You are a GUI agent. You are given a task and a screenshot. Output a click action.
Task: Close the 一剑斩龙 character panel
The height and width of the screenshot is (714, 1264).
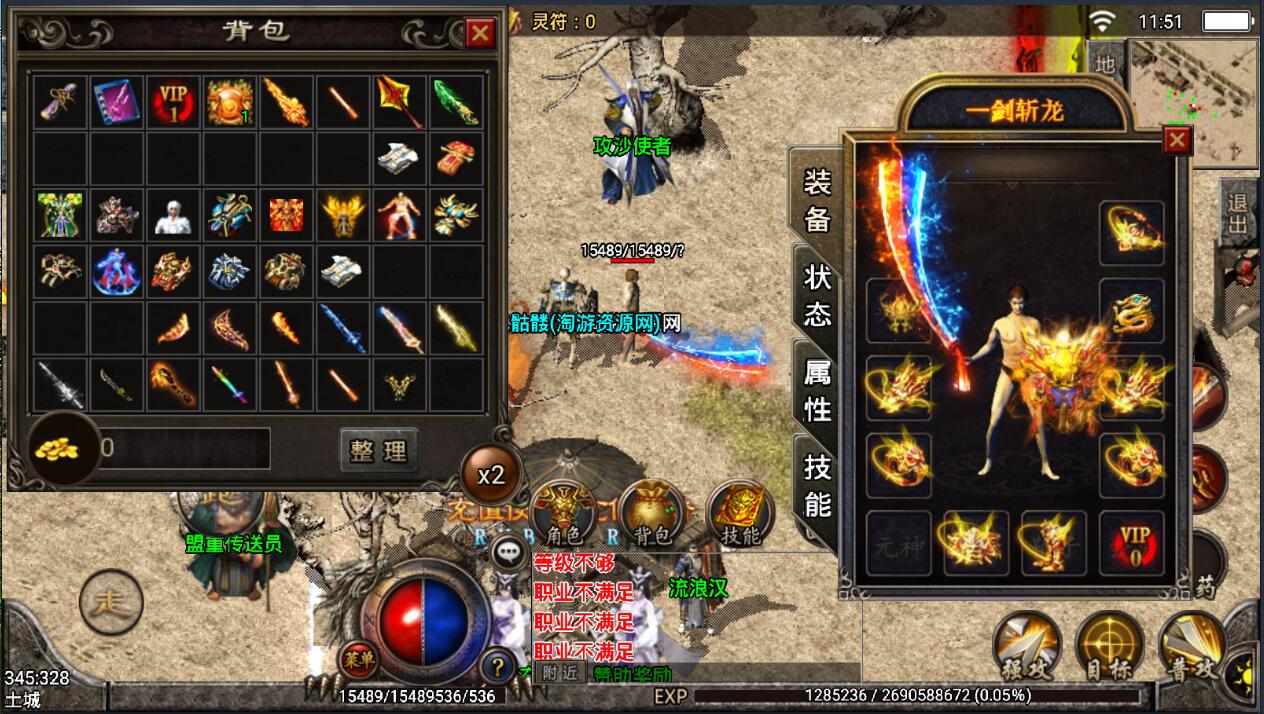1177,140
